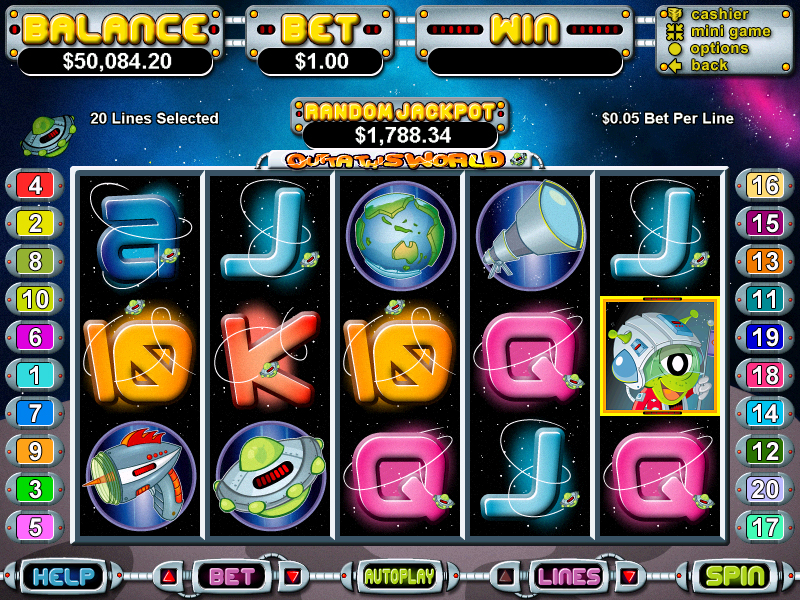Choose payline number 1

(x=35, y=375)
